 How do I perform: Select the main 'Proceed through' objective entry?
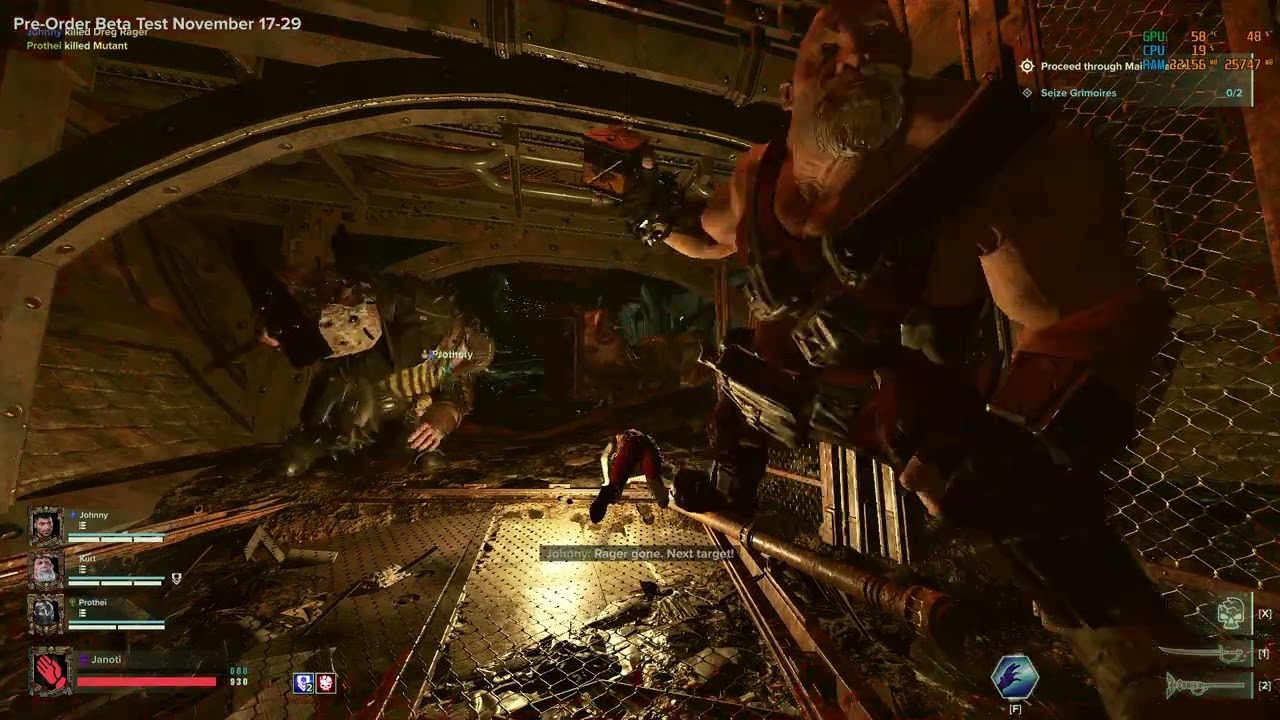coord(1090,66)
